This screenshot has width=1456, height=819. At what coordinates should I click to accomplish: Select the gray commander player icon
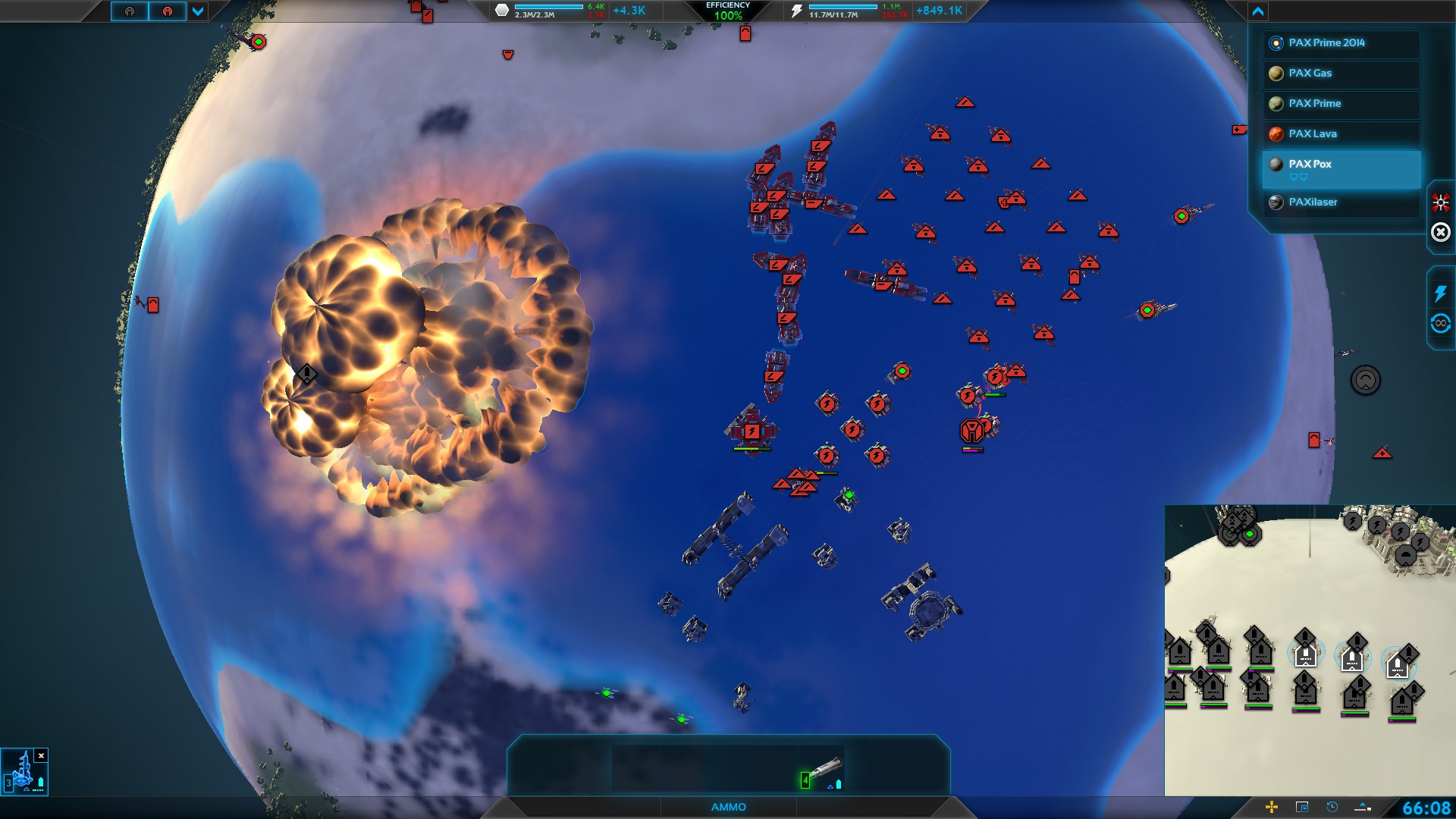point(130,11)
